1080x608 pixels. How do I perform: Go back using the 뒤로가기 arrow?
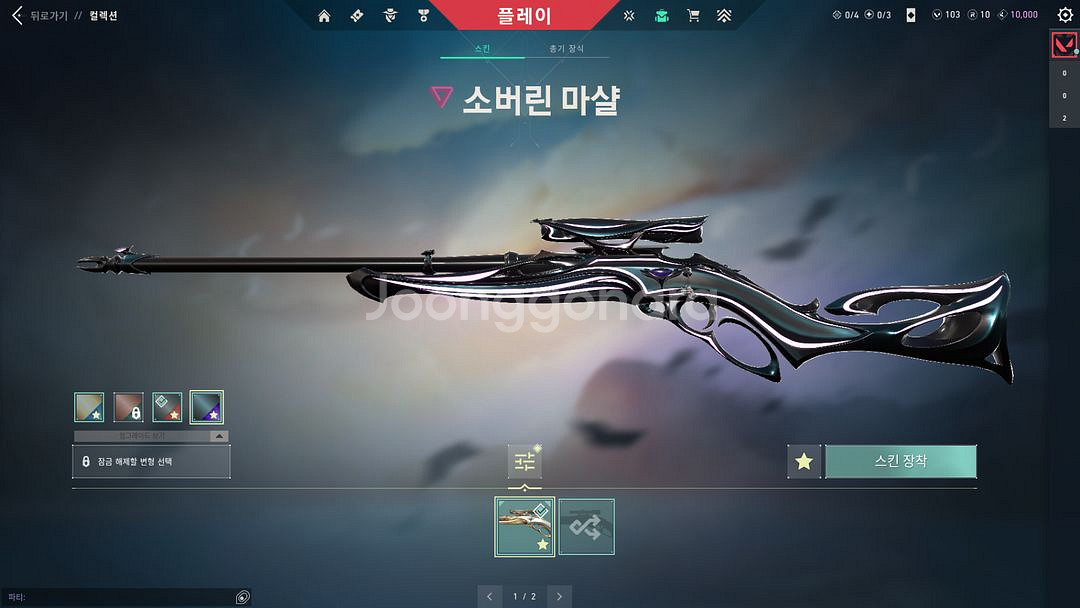pyautogui.click(x=17, y=16)
